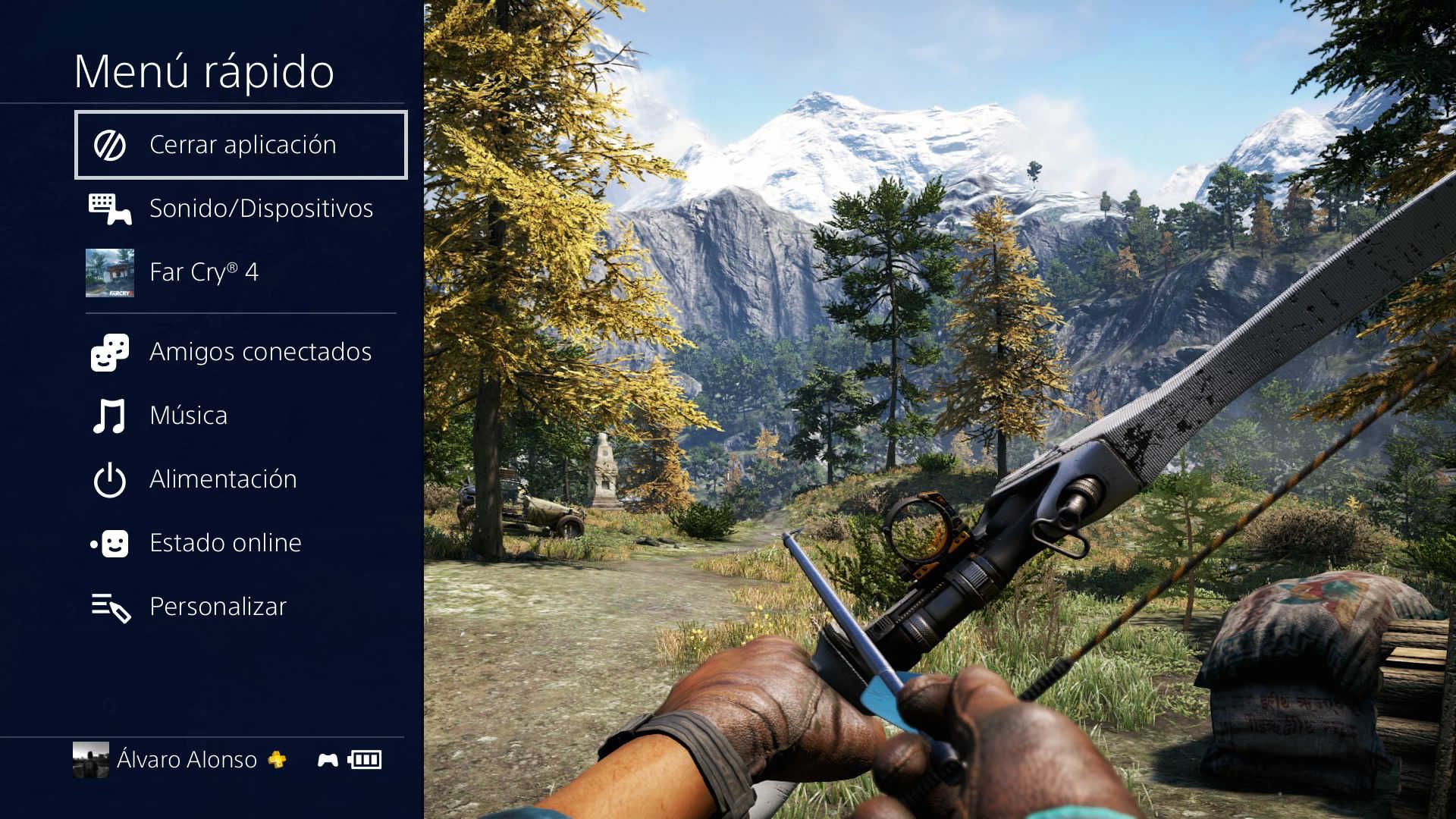Open Estado online setting
Screen dimensions: 1456x819
[225, 543]
